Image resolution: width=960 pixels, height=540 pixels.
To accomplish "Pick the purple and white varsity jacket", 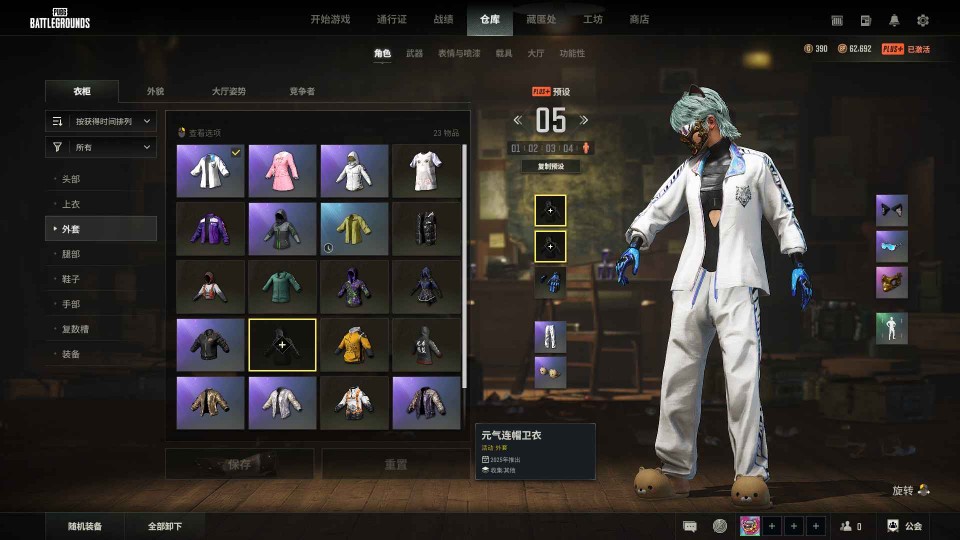I will [210, 228].
